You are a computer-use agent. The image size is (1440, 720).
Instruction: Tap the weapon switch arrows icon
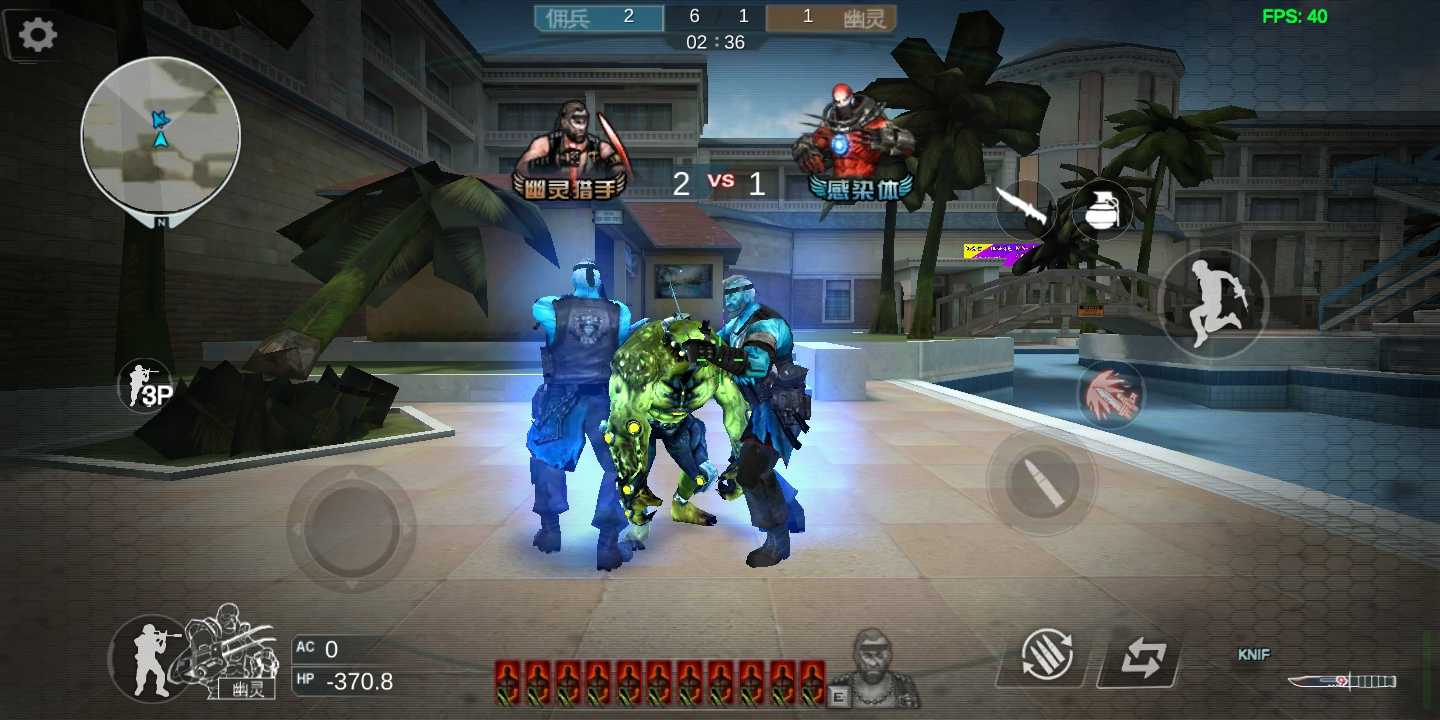[1142, 655]
